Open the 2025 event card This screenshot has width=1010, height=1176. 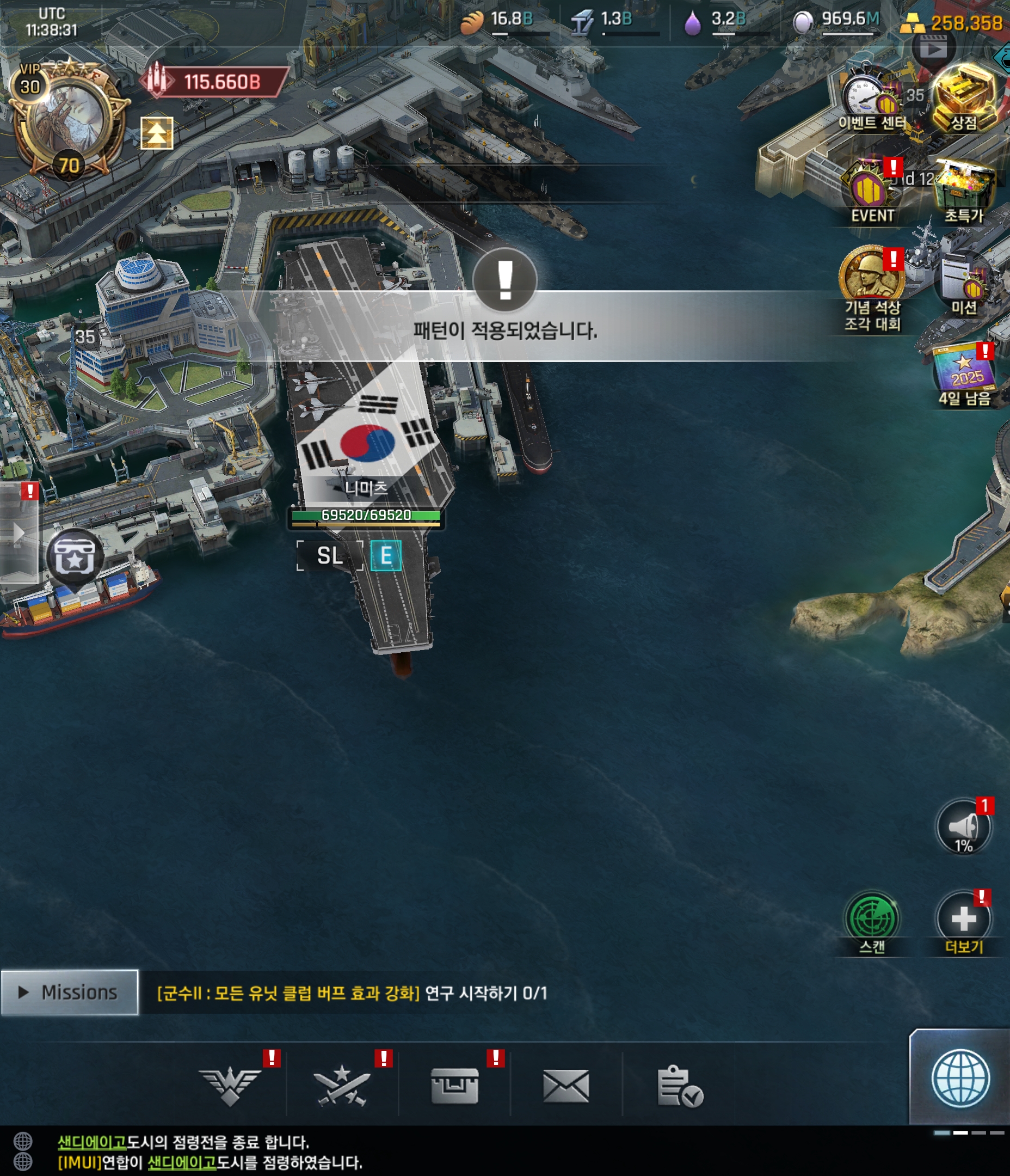[x=963, y=375]
